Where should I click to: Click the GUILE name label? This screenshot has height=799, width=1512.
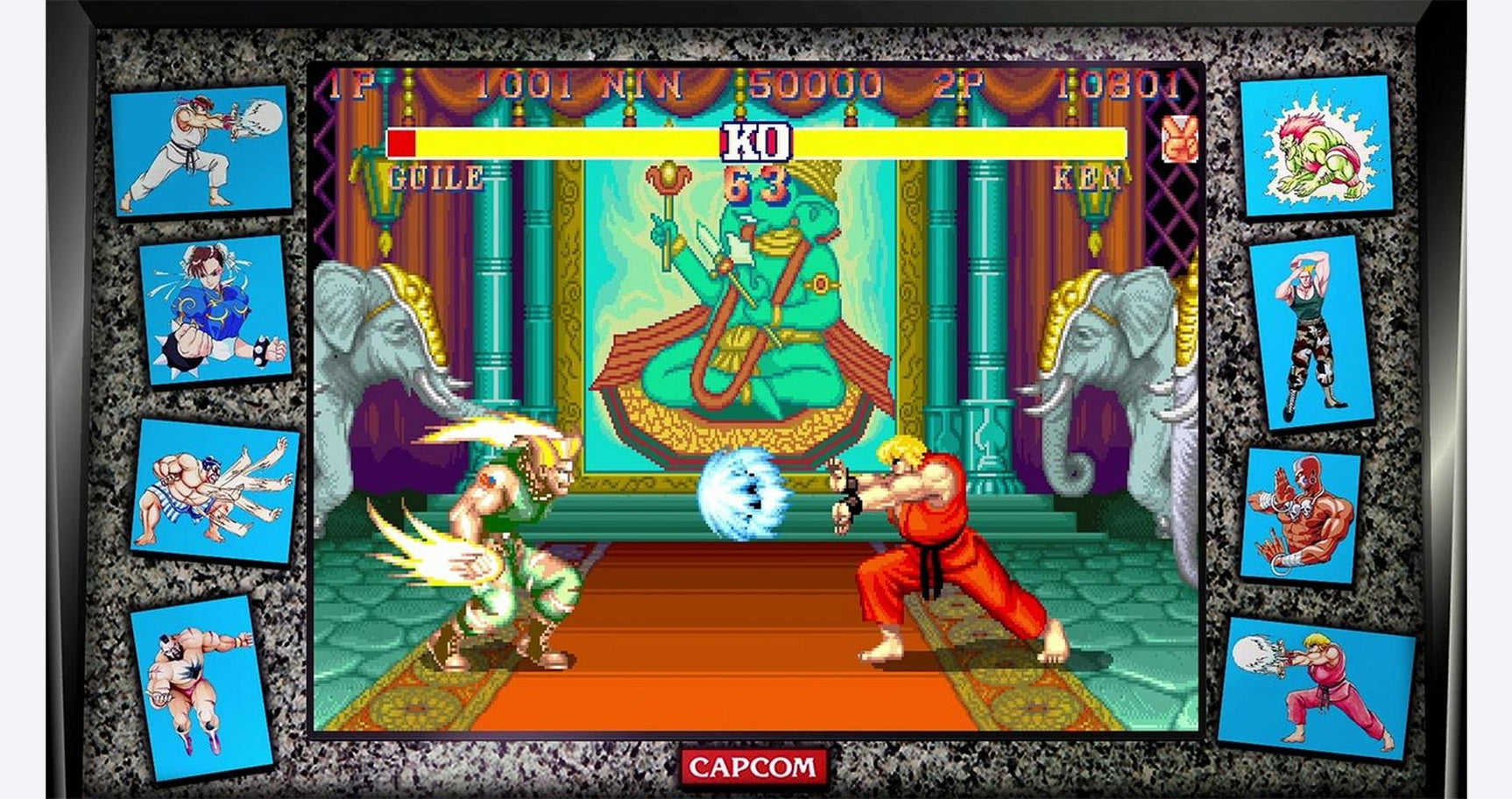click(435, 179)
